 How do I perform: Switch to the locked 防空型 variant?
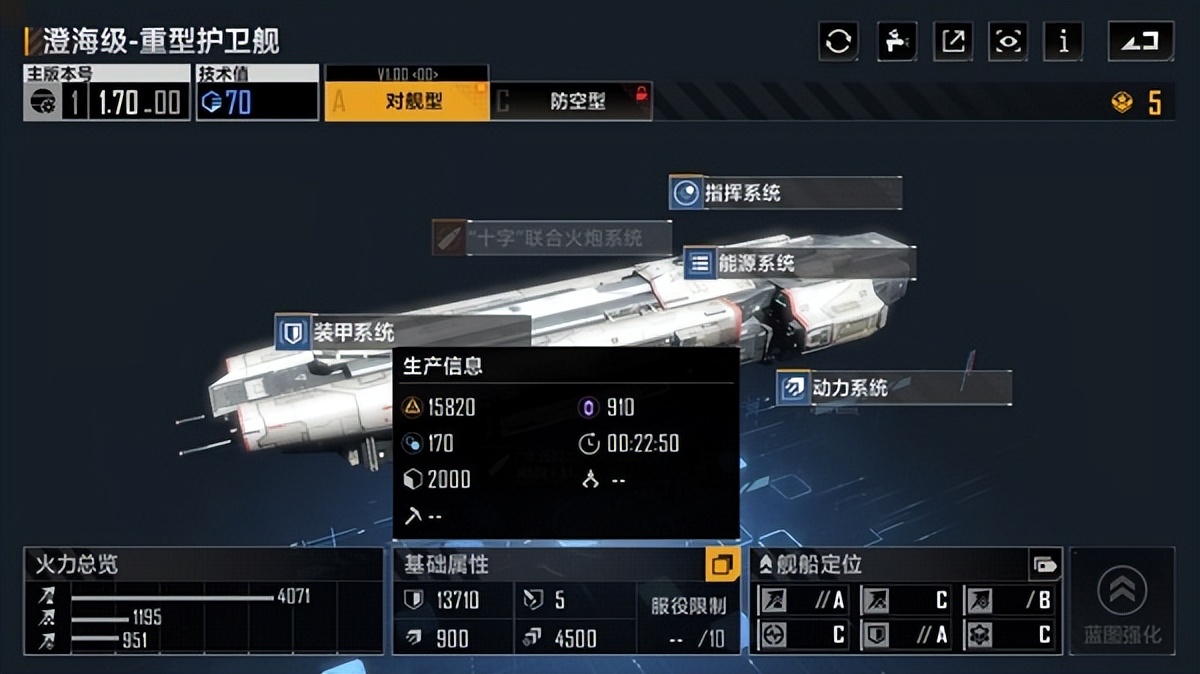[572, 101]
